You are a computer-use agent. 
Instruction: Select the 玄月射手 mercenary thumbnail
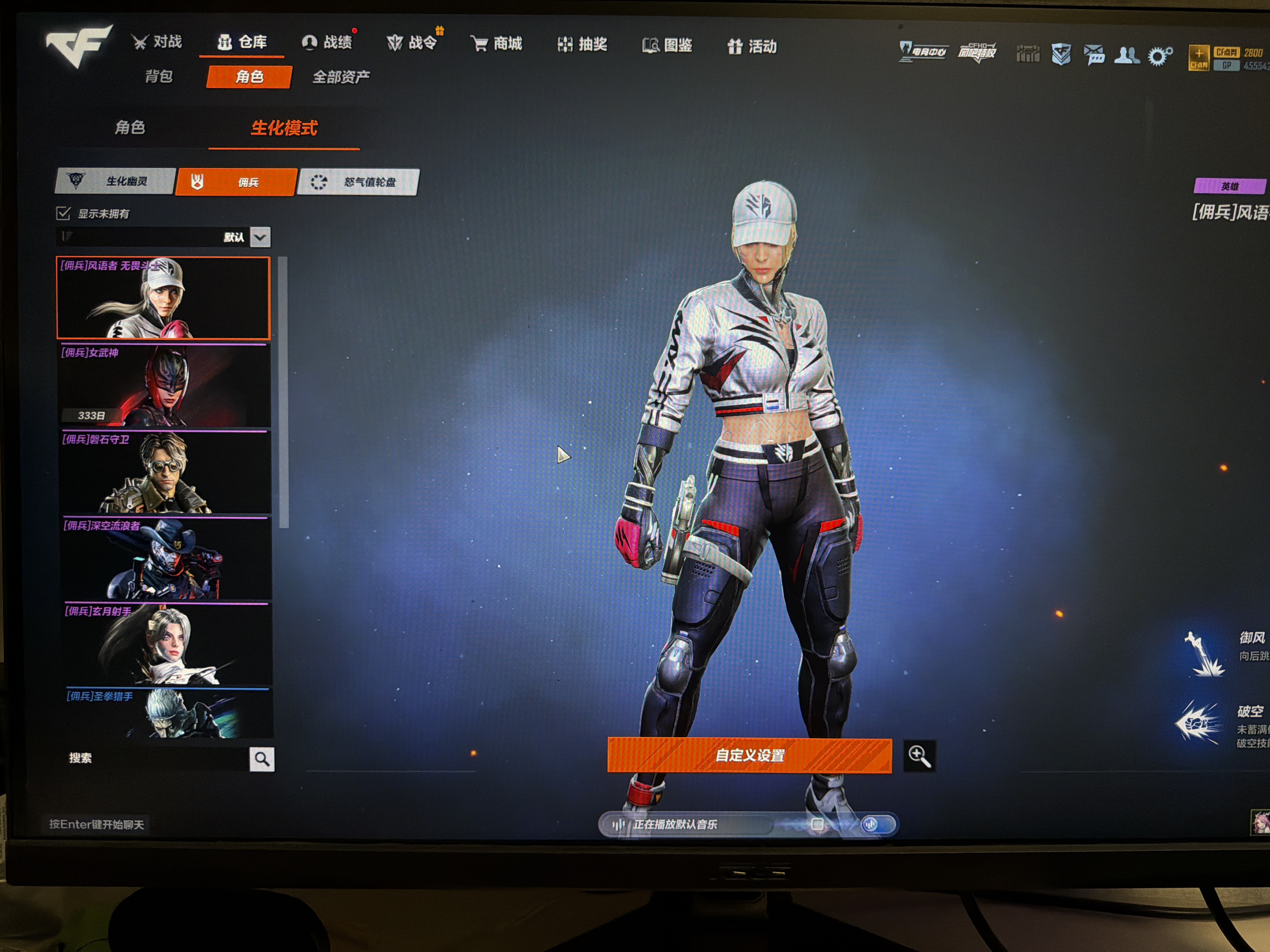pos(167,644)
